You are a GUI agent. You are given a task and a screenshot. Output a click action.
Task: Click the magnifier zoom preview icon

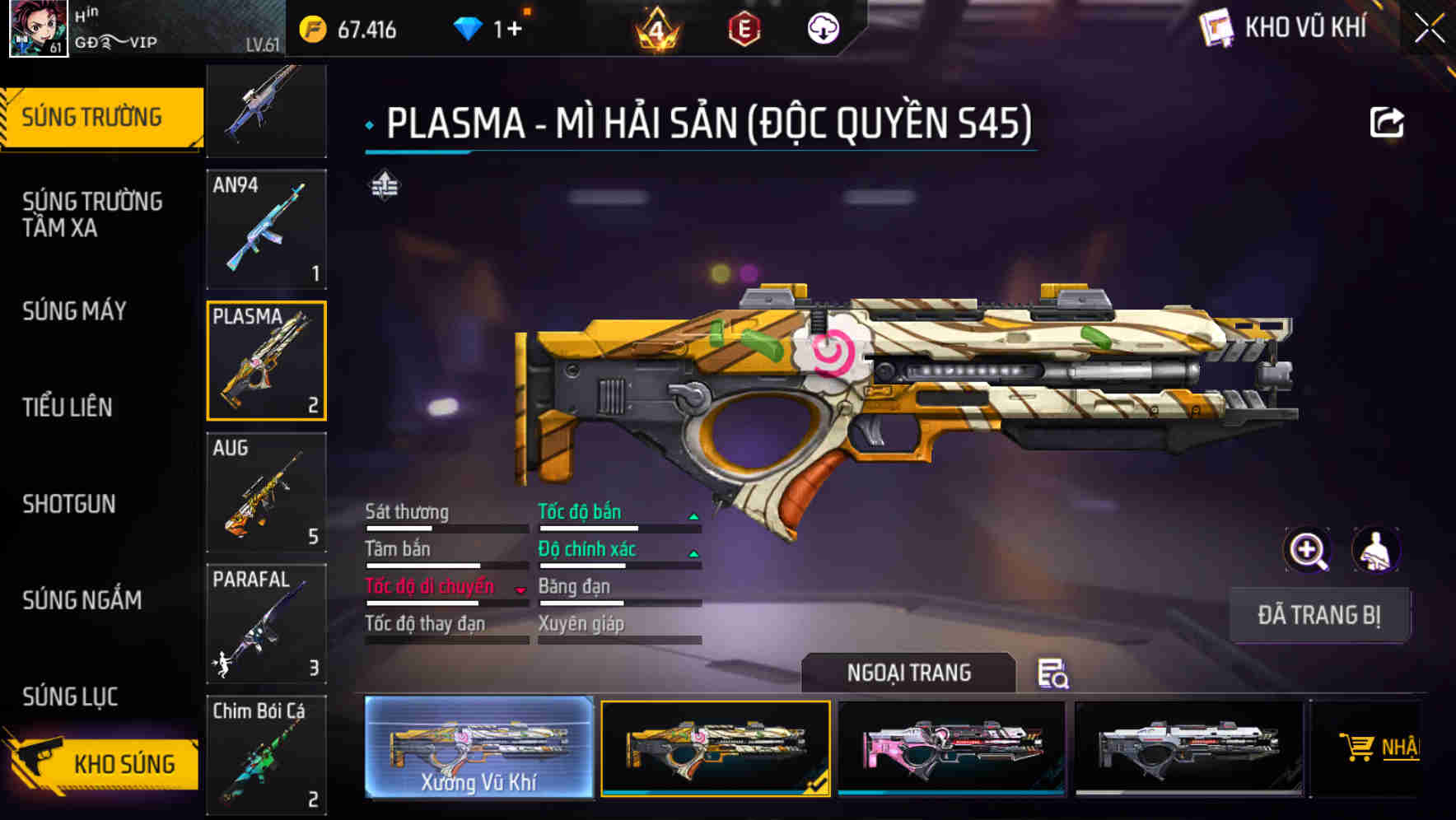(x=1306, y=550)
